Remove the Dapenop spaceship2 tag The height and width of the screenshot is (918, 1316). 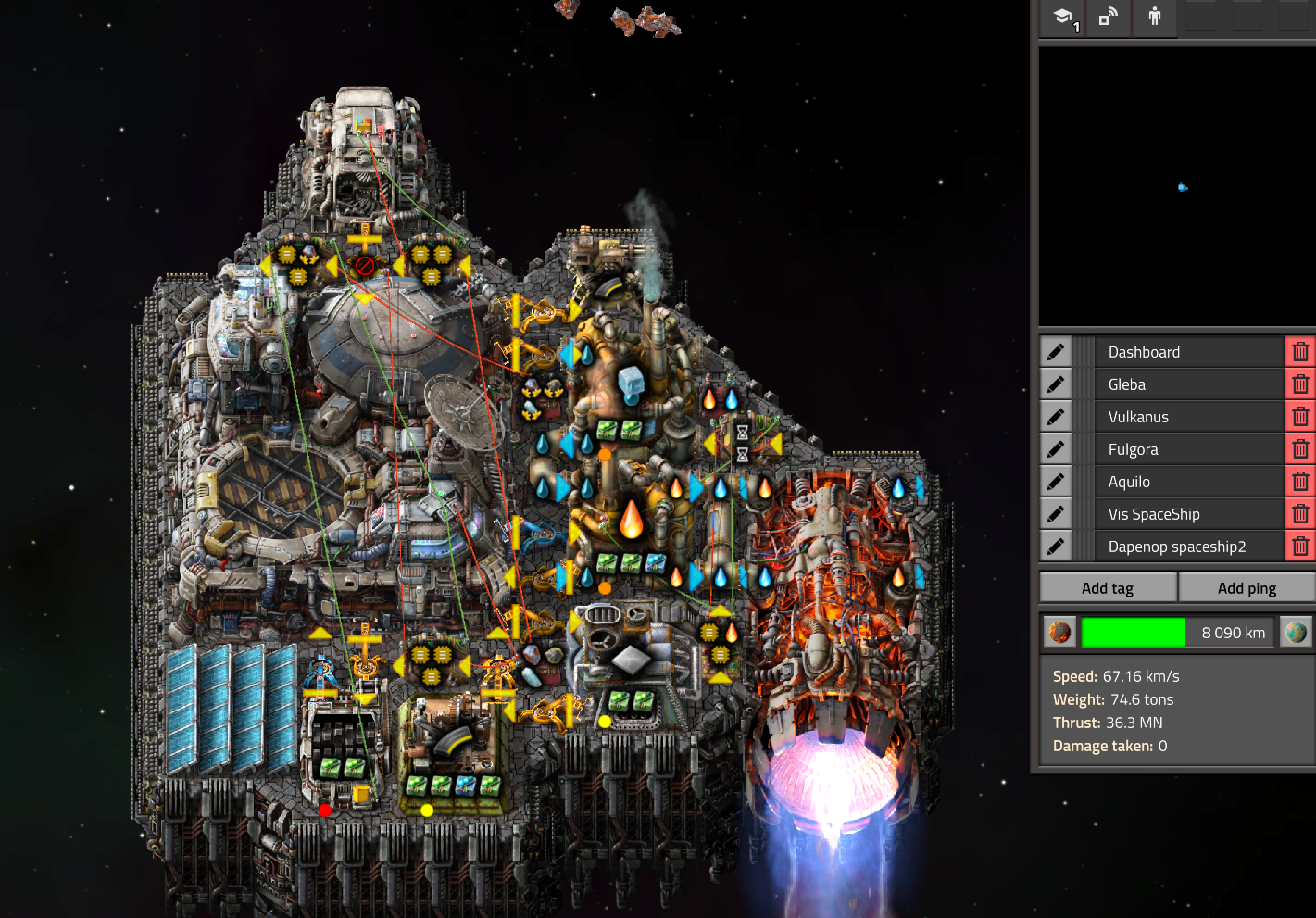pos(1300,547)
